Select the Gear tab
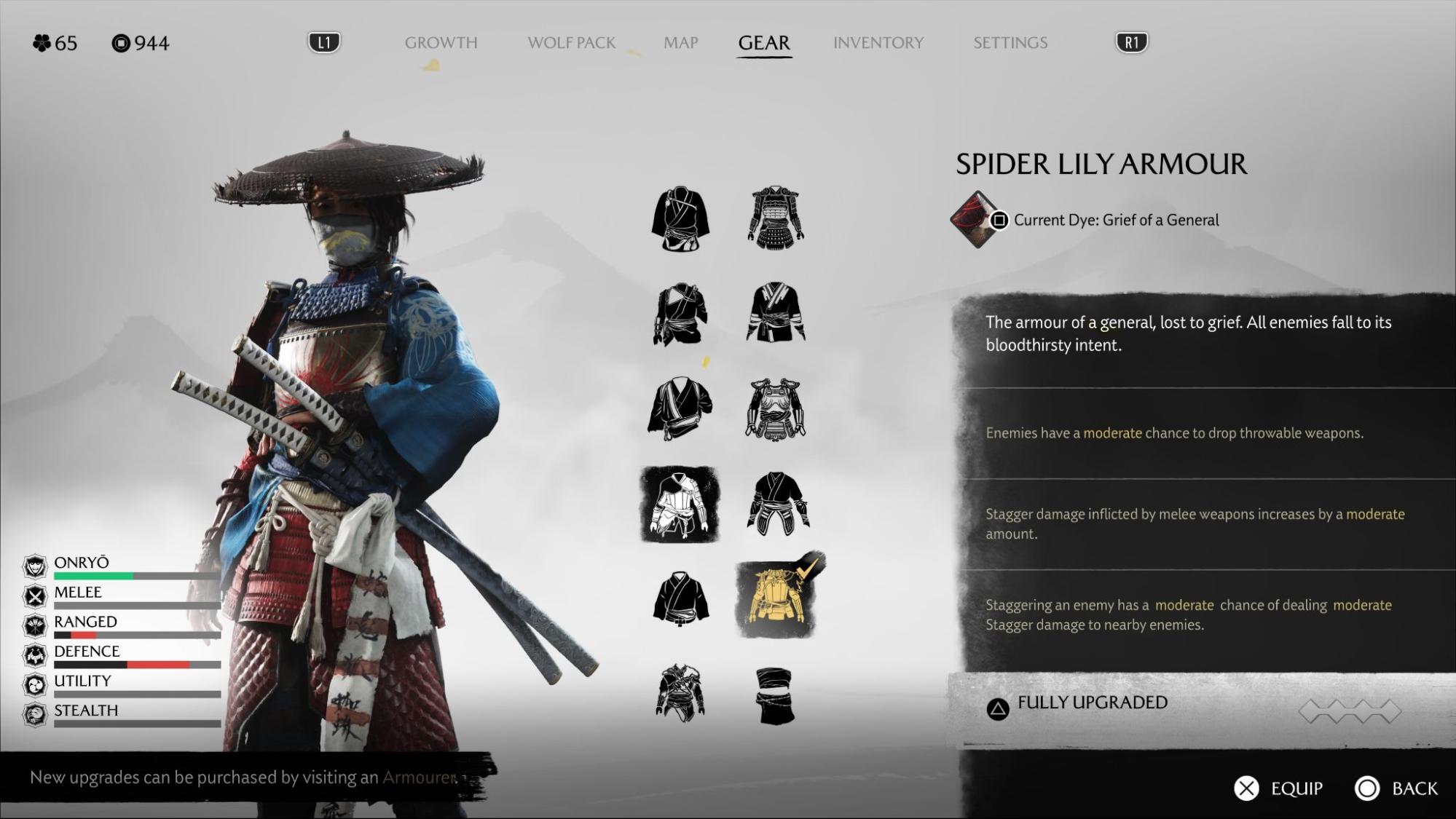This screenshot has height=819, width=1456. pos(763,43)
